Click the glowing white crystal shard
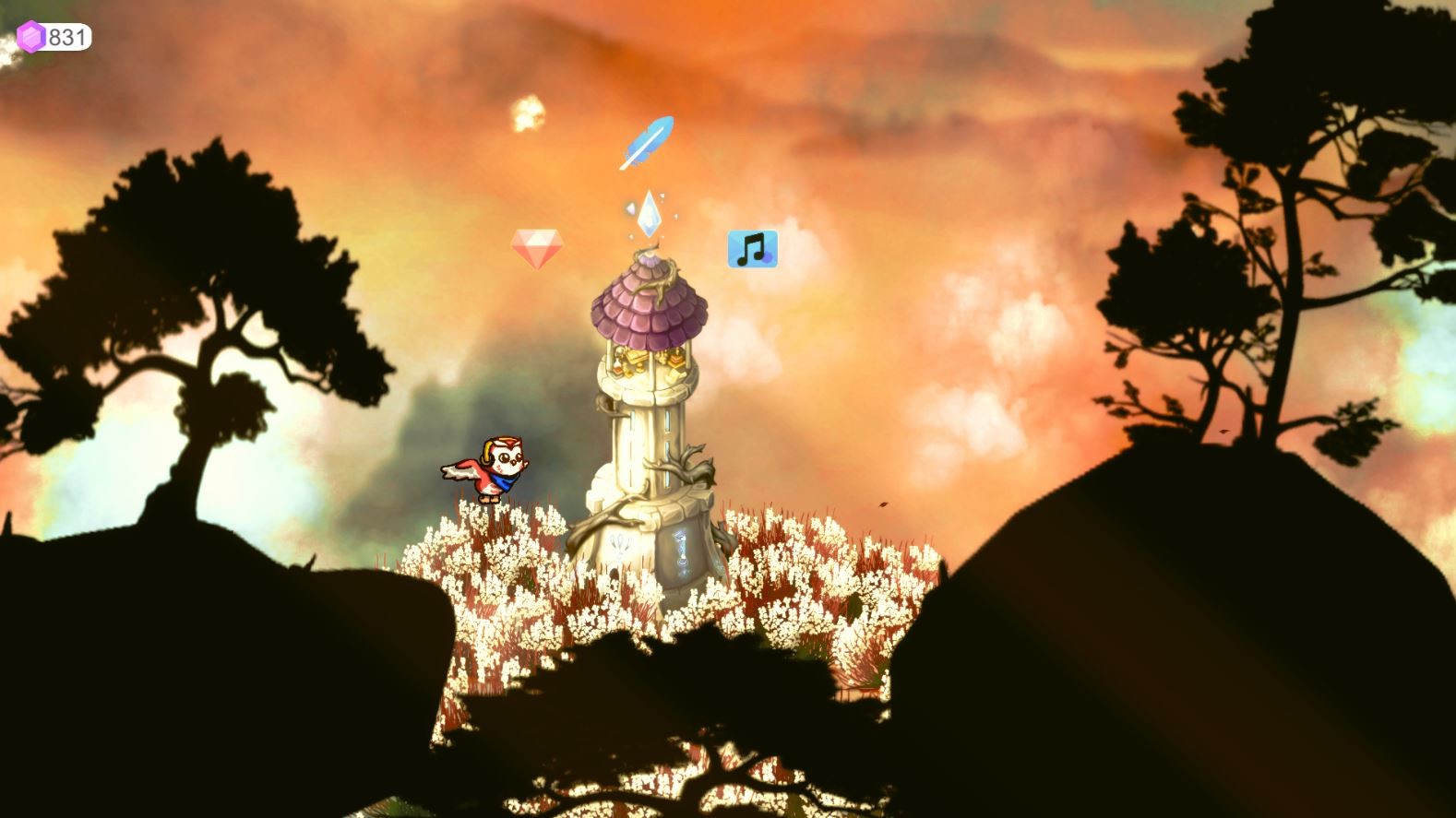Viewport: 1456px width, 818px height. pyautogui.click(x=650, y=215)
